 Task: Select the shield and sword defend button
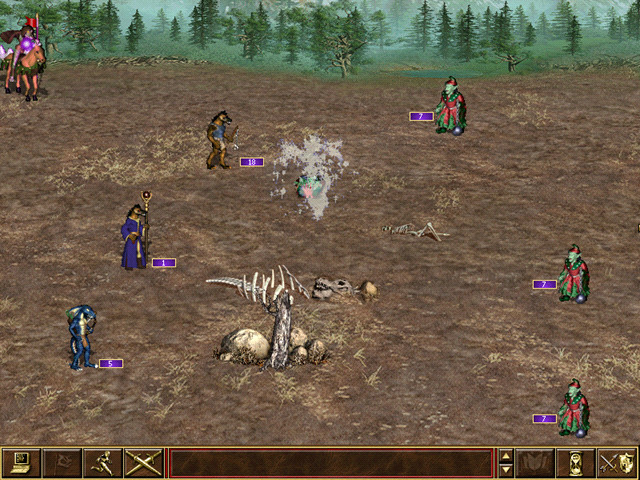pyautogui.click(x=617, y=462)
